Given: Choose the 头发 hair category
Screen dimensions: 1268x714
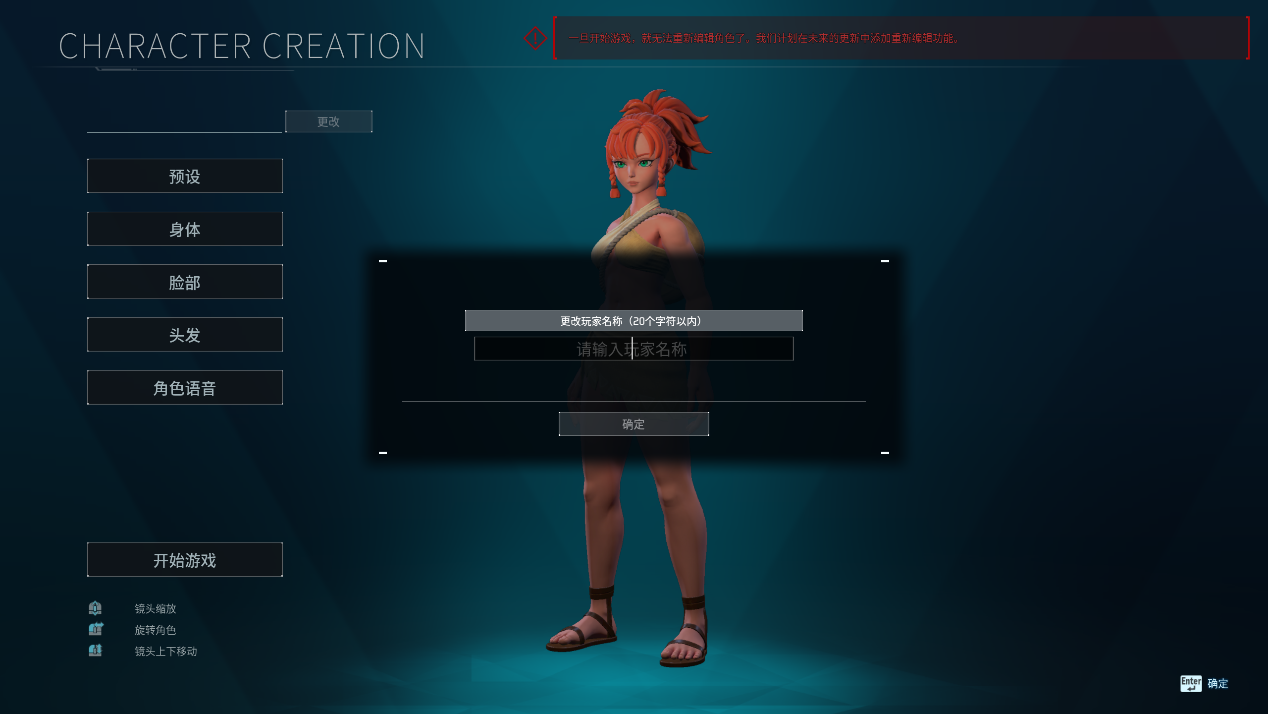Looking at the screenshot, I should click(185, 335).
